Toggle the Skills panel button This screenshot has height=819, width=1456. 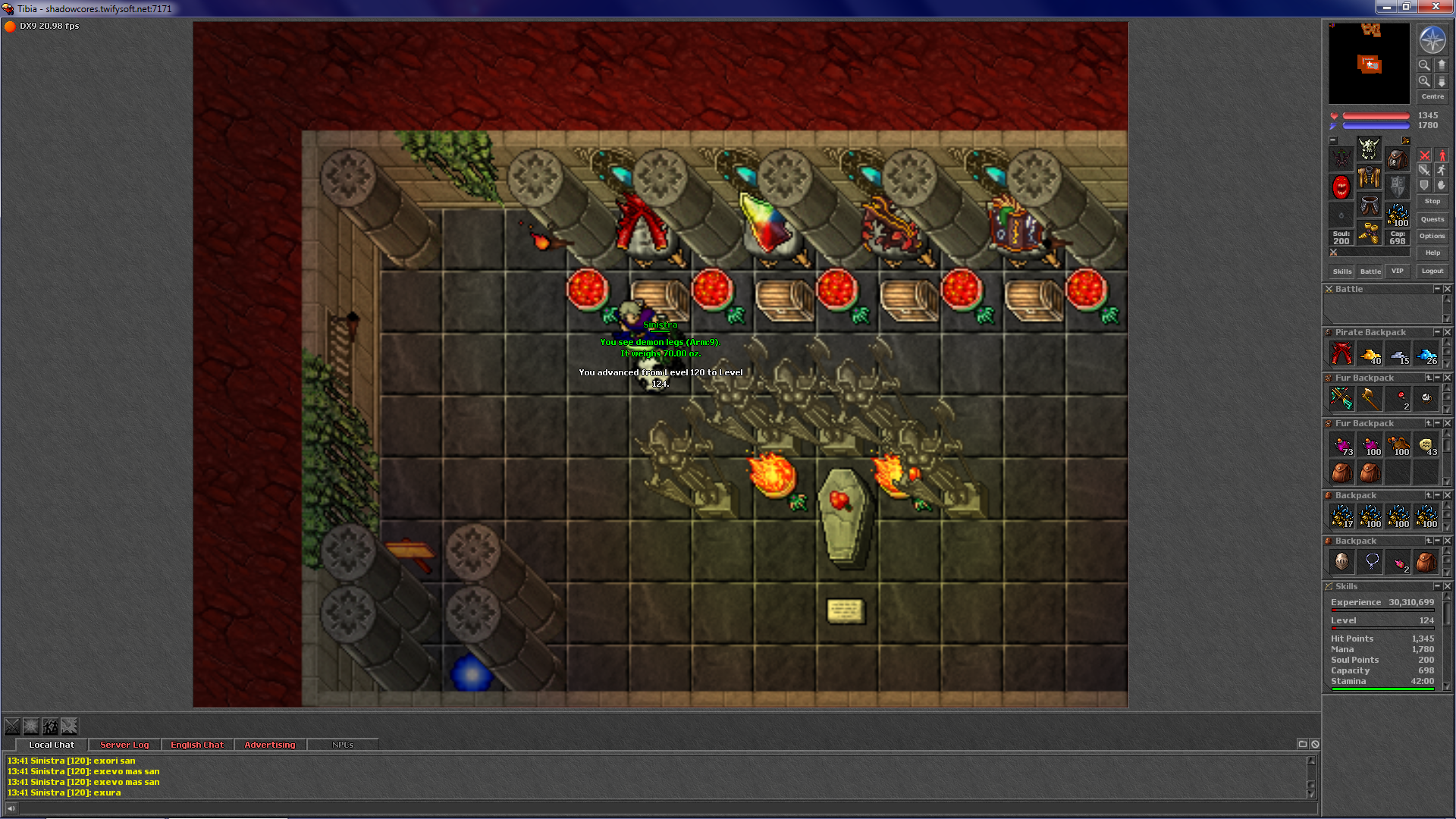(x=1341, y=271)
